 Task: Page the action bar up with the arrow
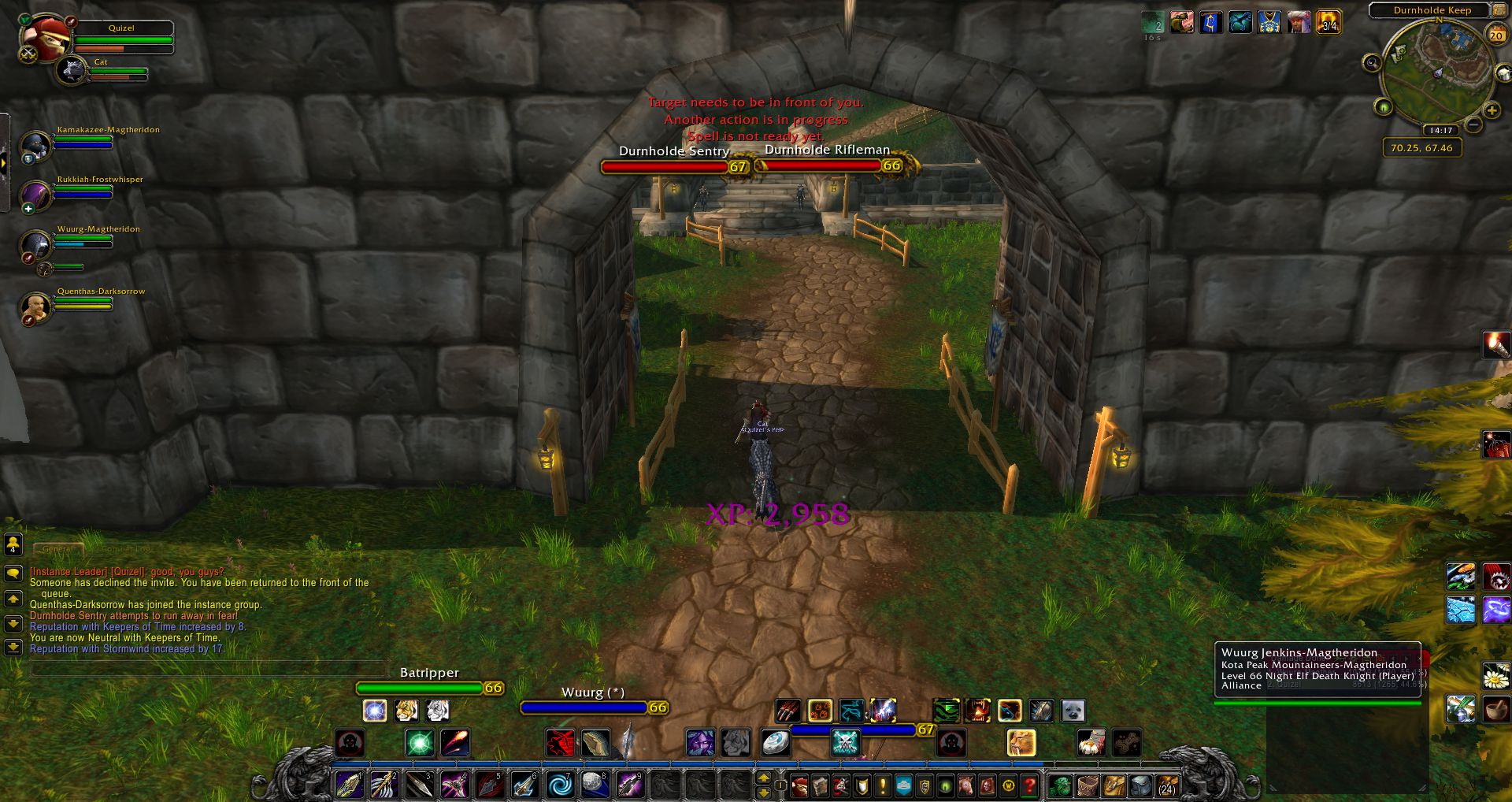coord(763,778)
